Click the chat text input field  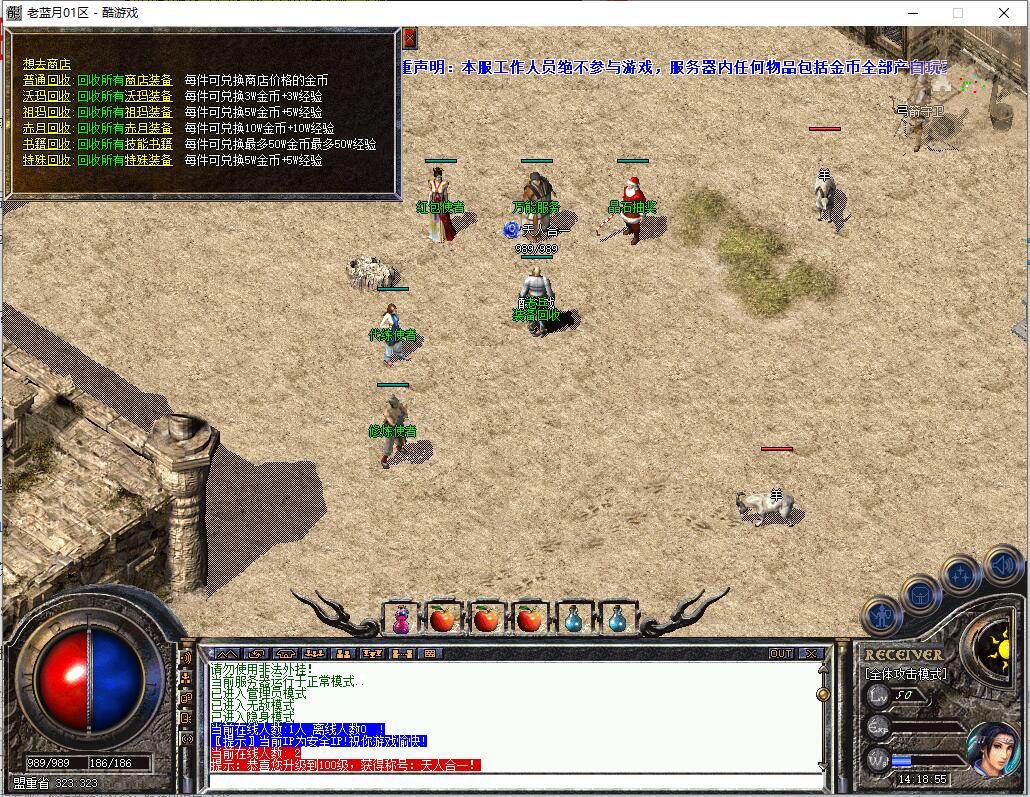pos(510,780)
